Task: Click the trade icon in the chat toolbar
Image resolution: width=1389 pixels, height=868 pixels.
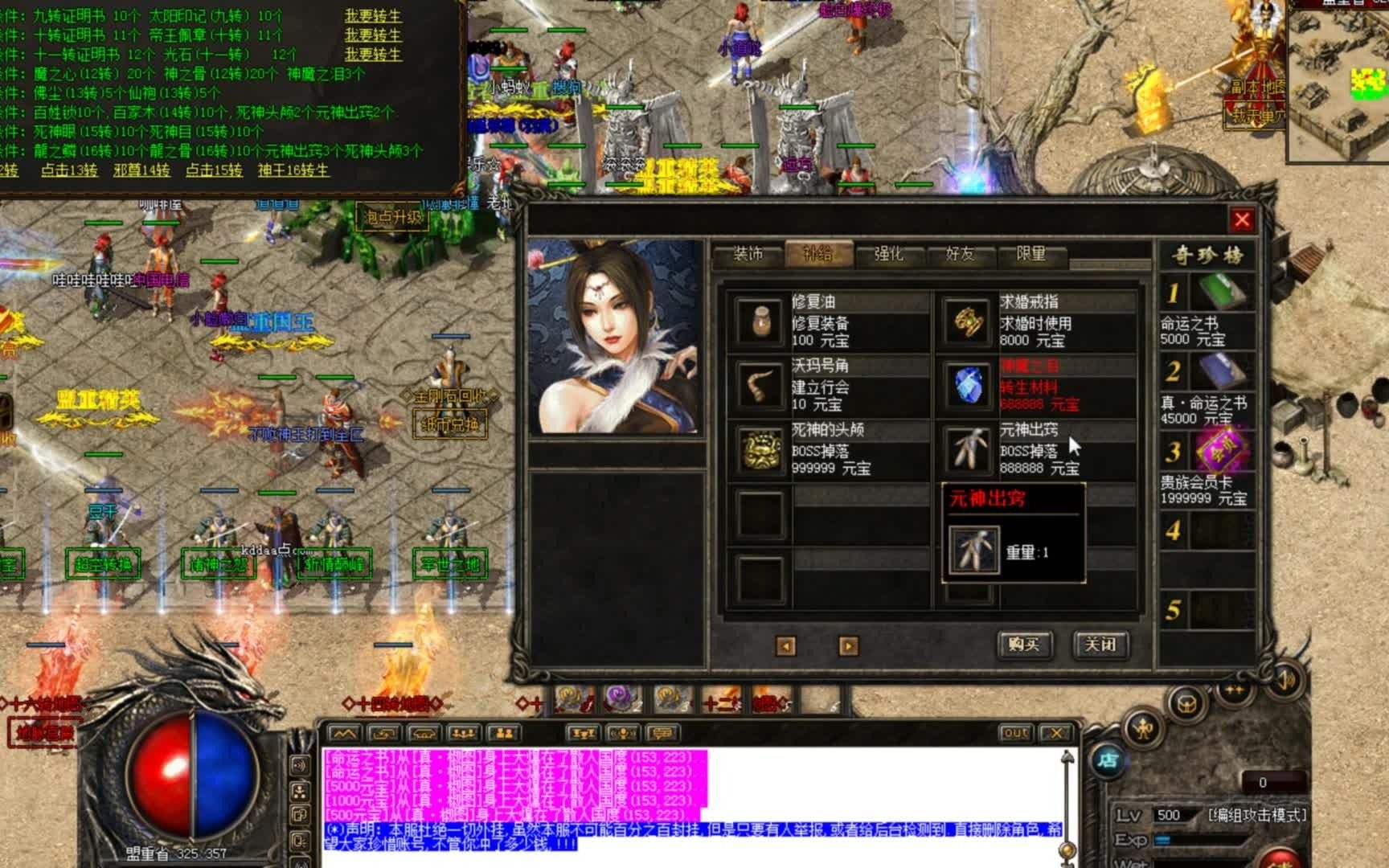Action: (382, 733)
